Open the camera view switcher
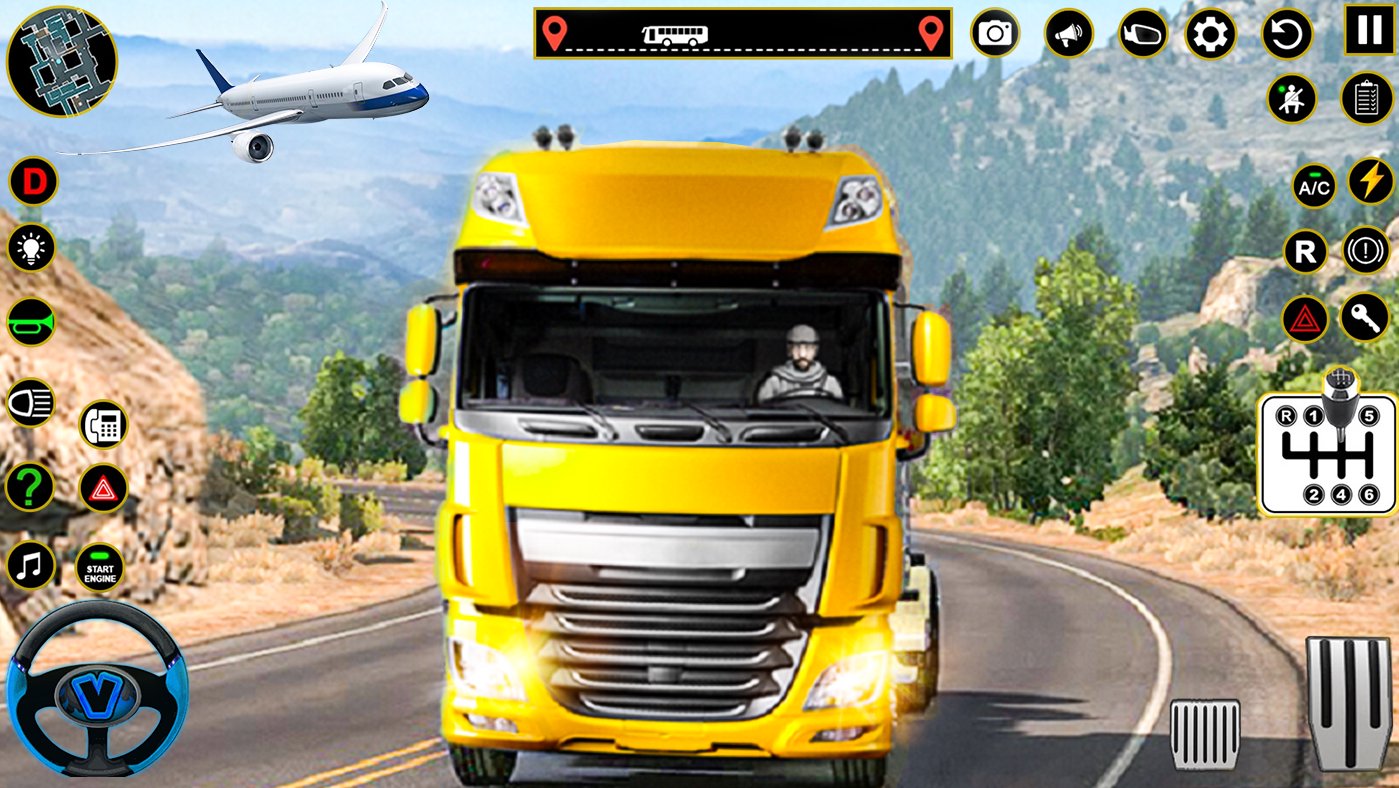Image resolution: width=1399 pixels, height=788 pixels. click(994, 33)
